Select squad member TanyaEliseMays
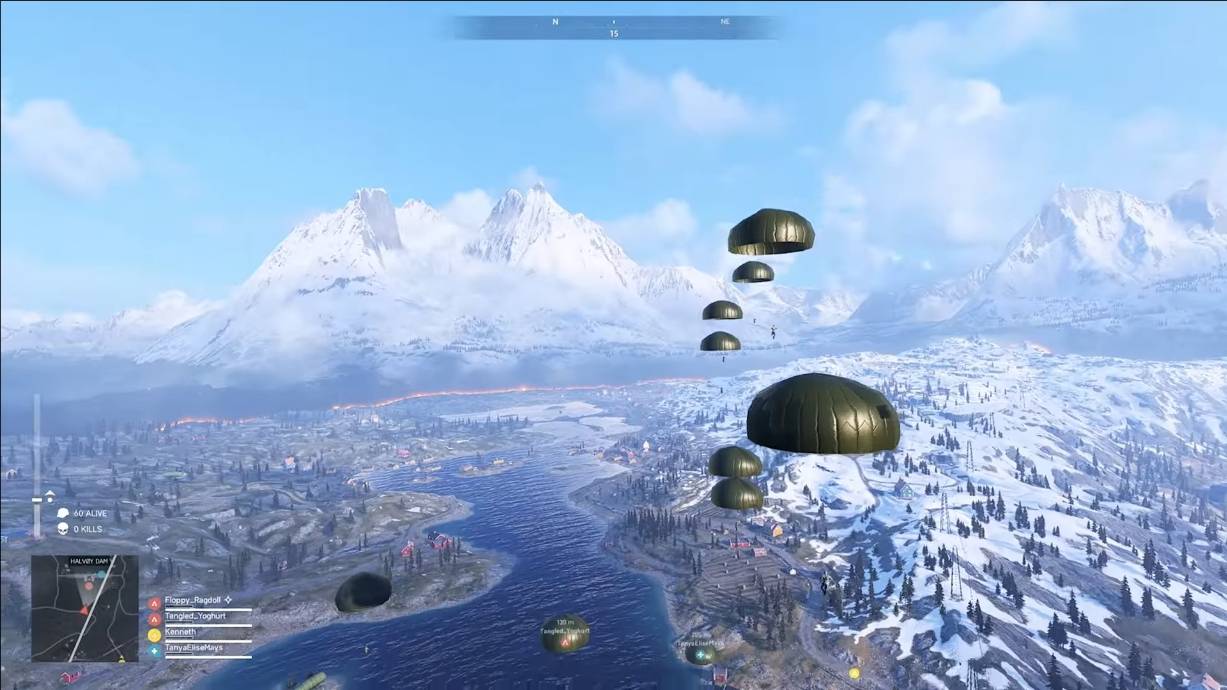 pos(193,648)
